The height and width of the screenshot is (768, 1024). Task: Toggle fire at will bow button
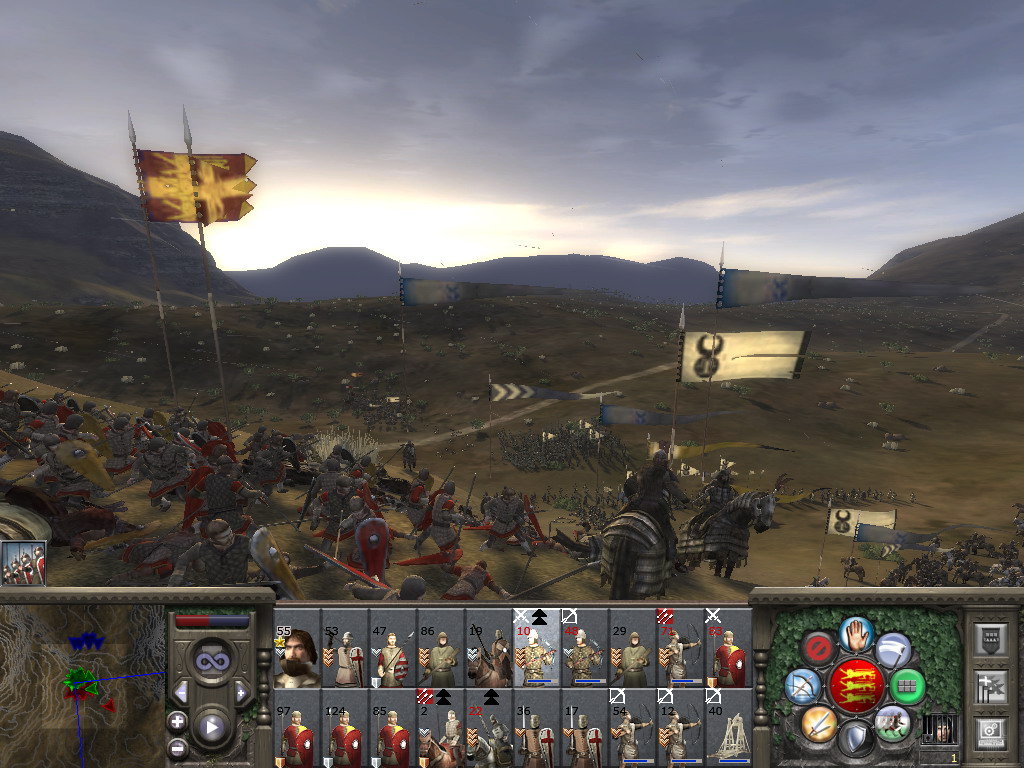click(x=802, y=686)
